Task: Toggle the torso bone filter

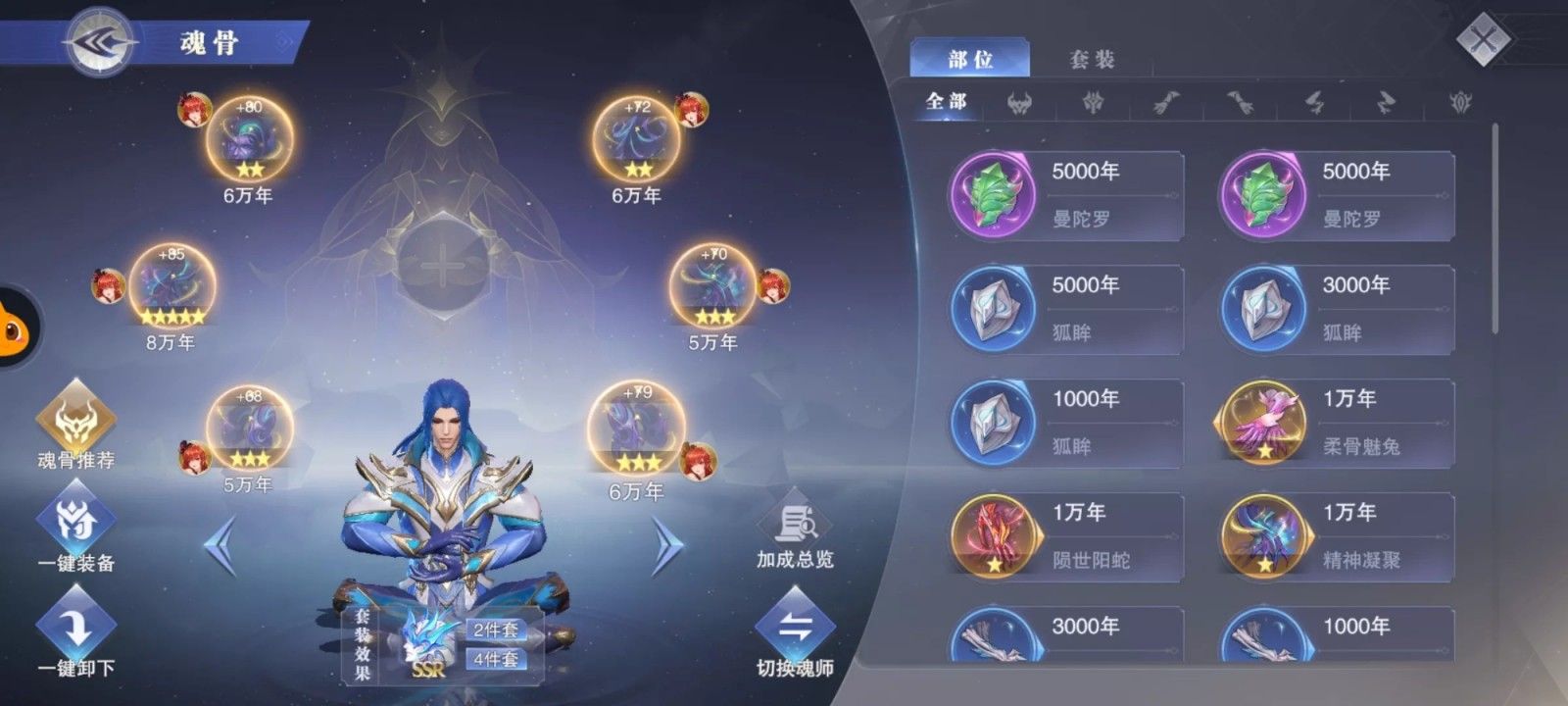Action: (1095, 103)
